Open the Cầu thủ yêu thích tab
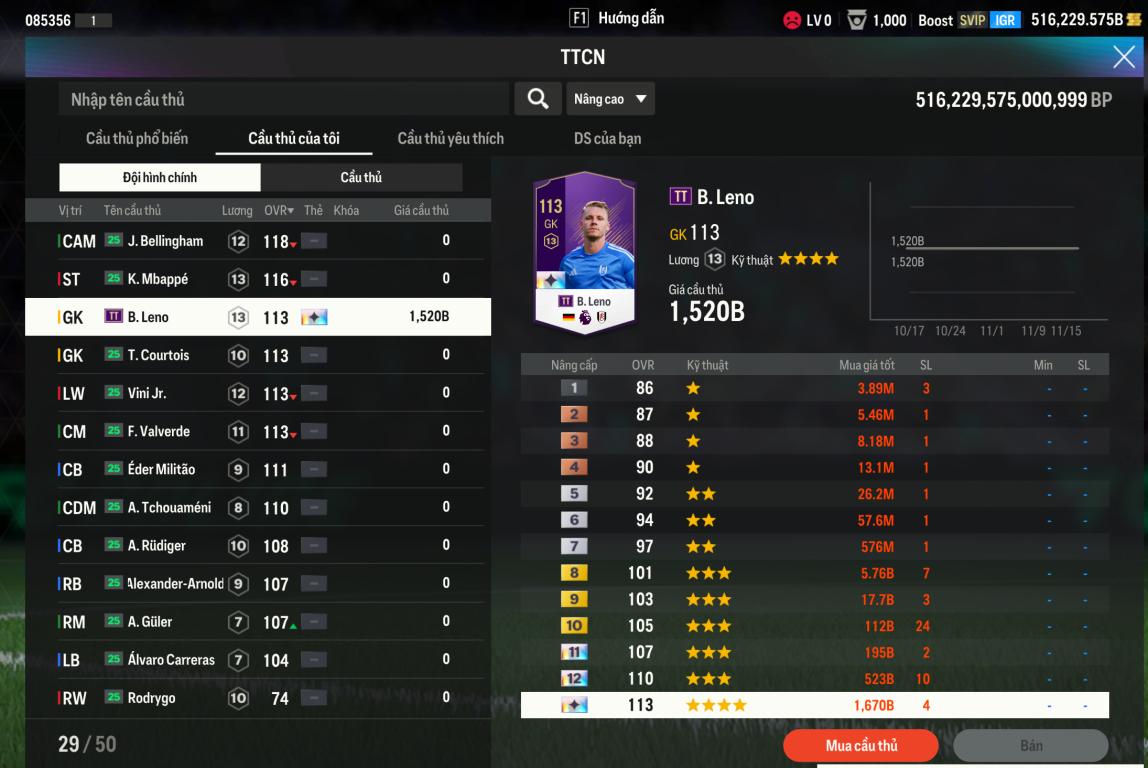Image resolution: width=1148 pixels, height=768 pixels. point(450,138)
